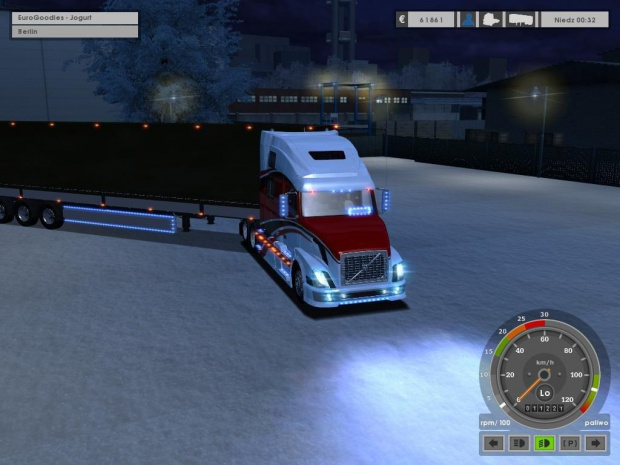
Task: Open the EuroGoodies - Jogurt cargo panel
Action: pyautogui.click(x=75, y=18)
